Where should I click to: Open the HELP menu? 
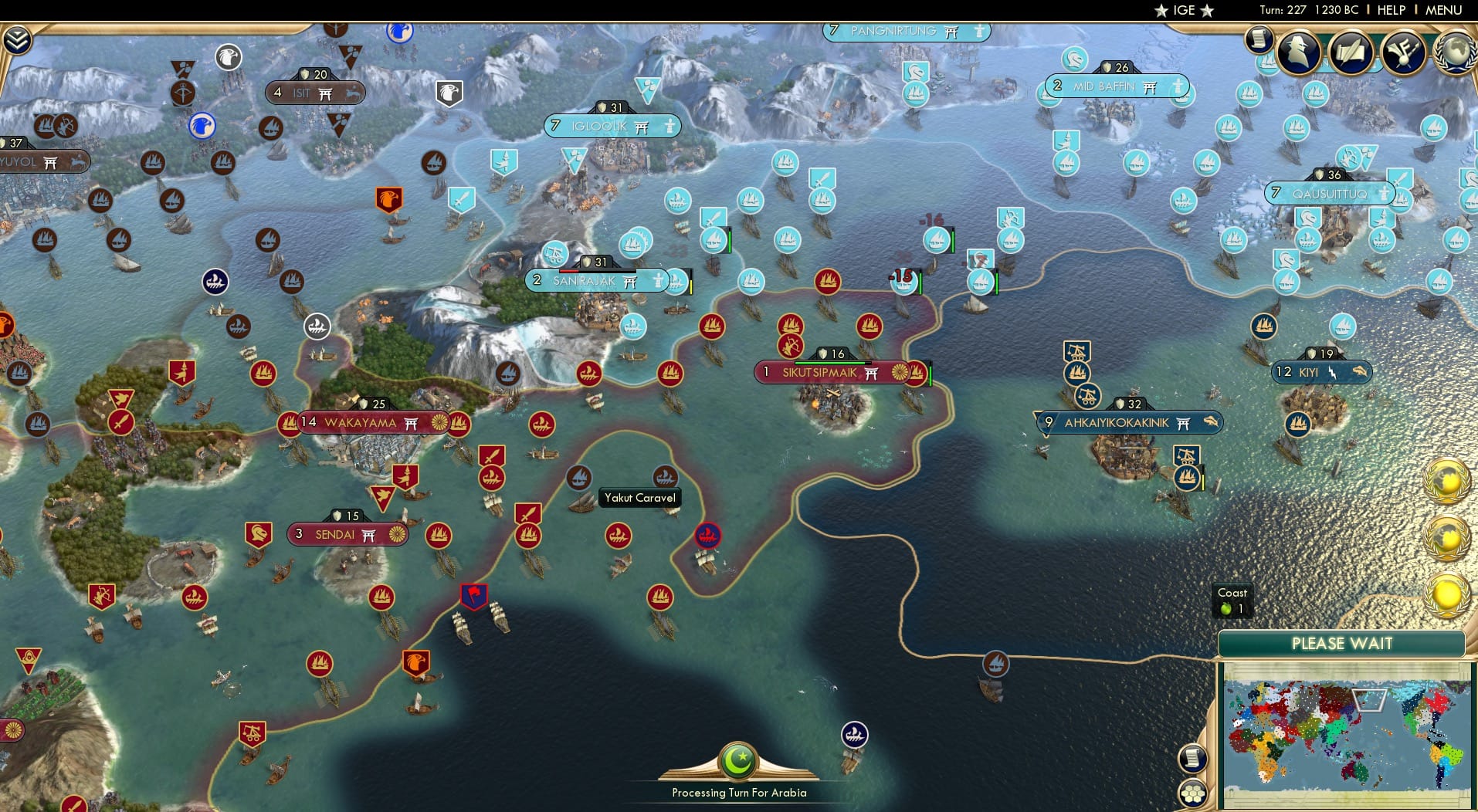pyautogui.click(x=1390, y=10)
